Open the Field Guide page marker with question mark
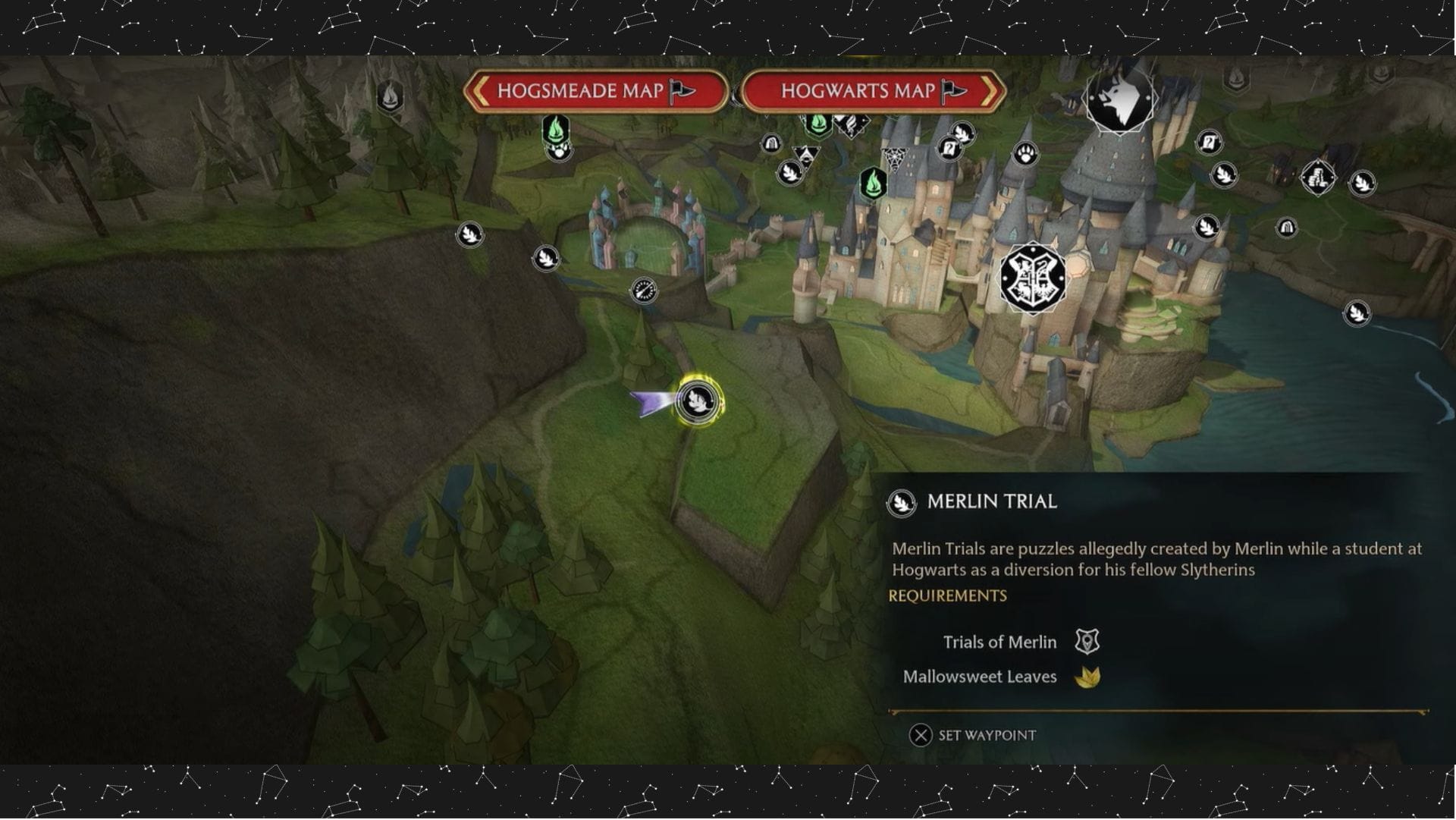This screenshot has height=820, width=1456. click(x=950, y=149)
